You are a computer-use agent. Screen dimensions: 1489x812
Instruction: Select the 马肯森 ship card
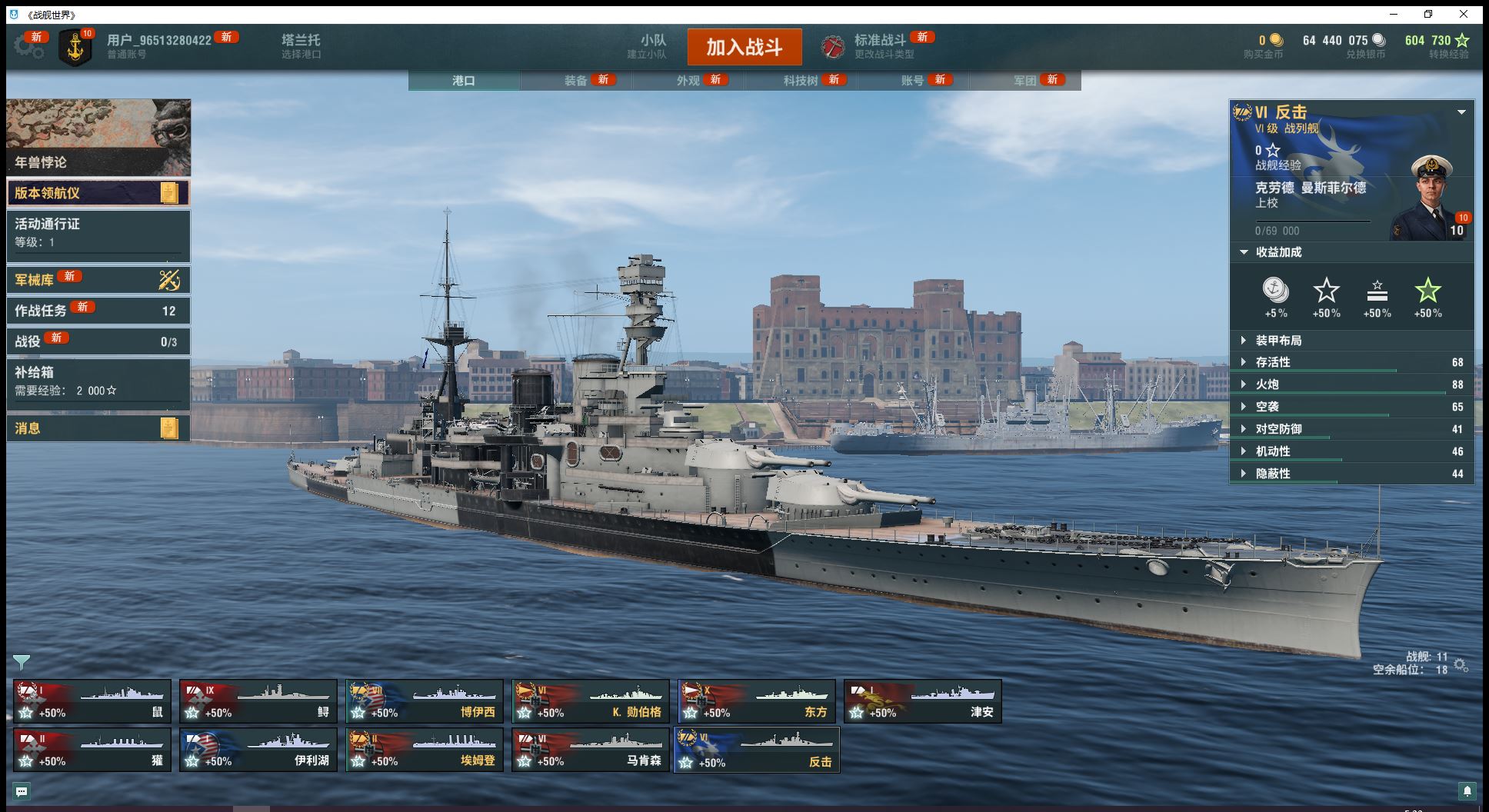pyautogui.click(x=591, y=750)
